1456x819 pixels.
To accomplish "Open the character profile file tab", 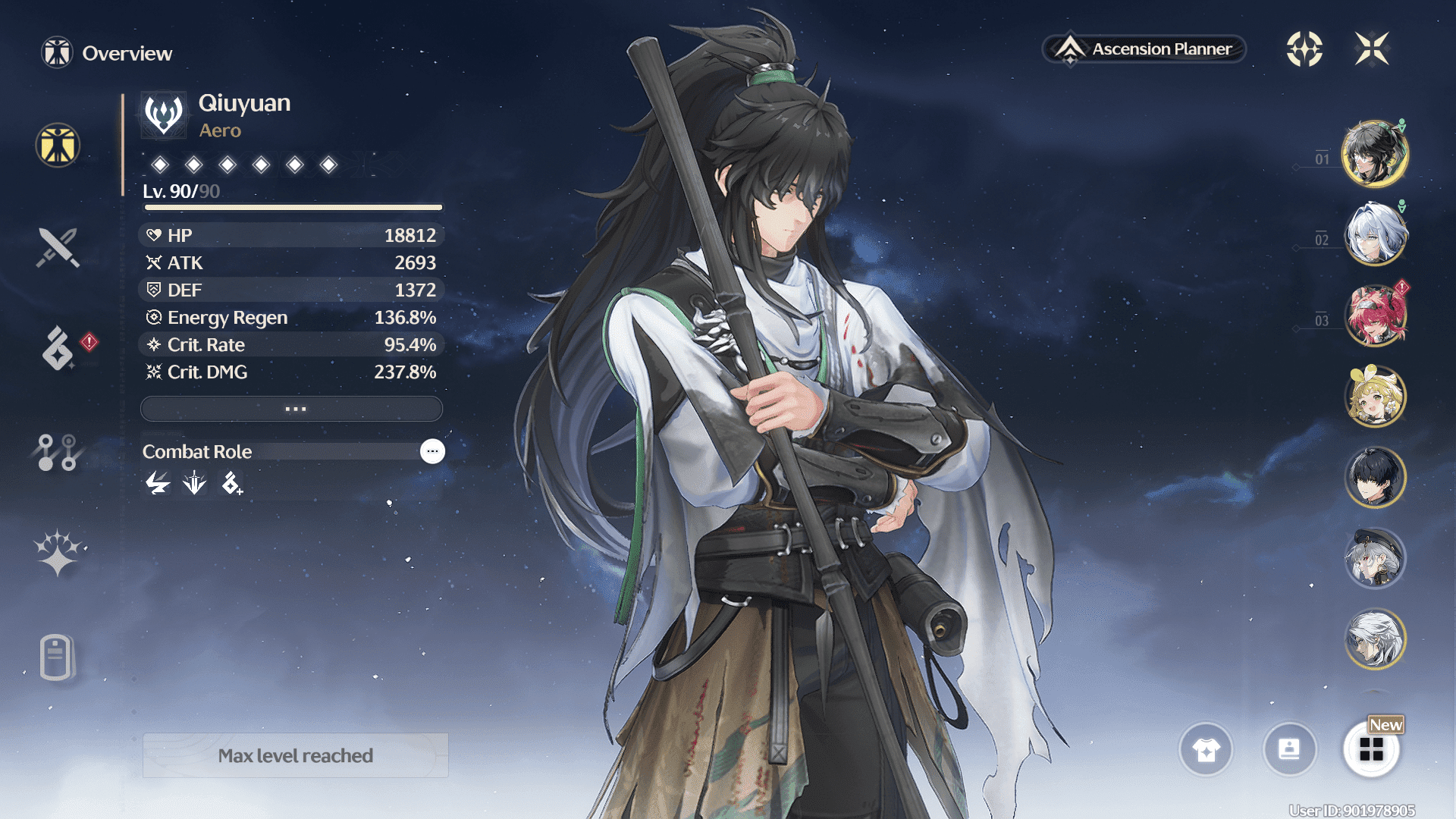I will tap(57, 657).
